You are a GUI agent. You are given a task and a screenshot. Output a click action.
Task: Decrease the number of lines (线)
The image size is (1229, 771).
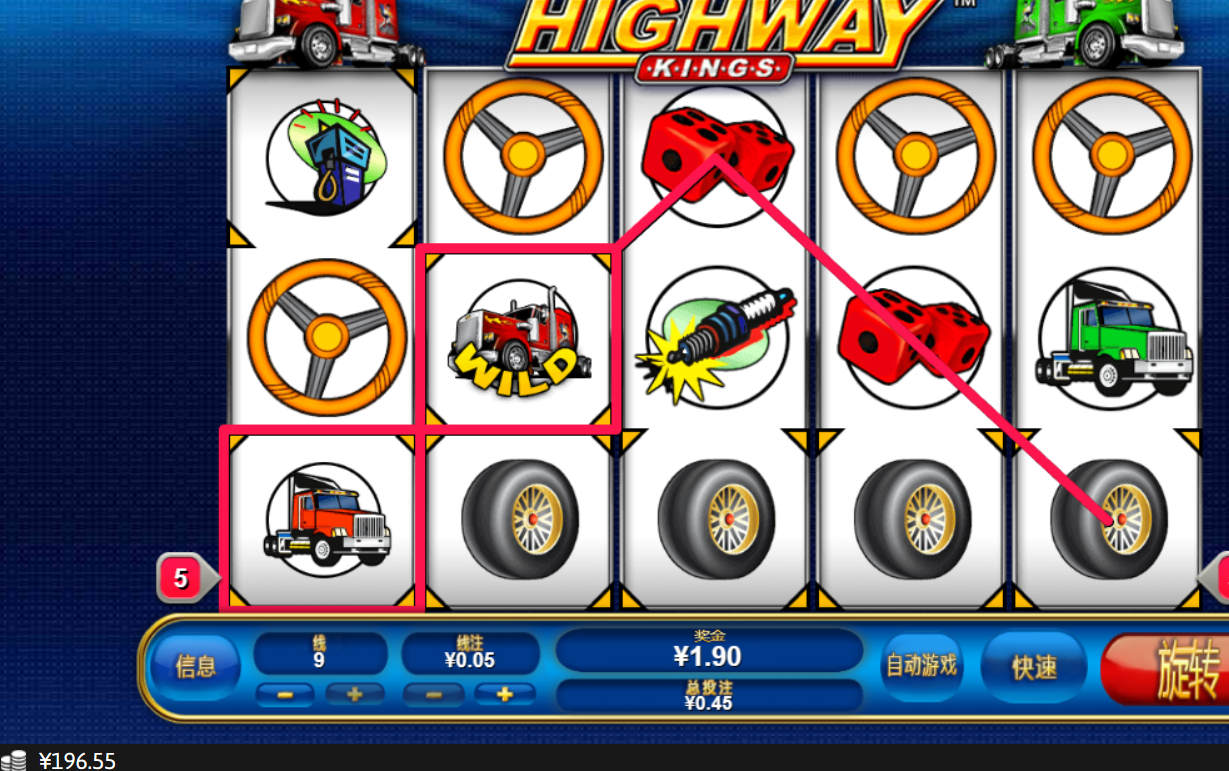[285, 694]
